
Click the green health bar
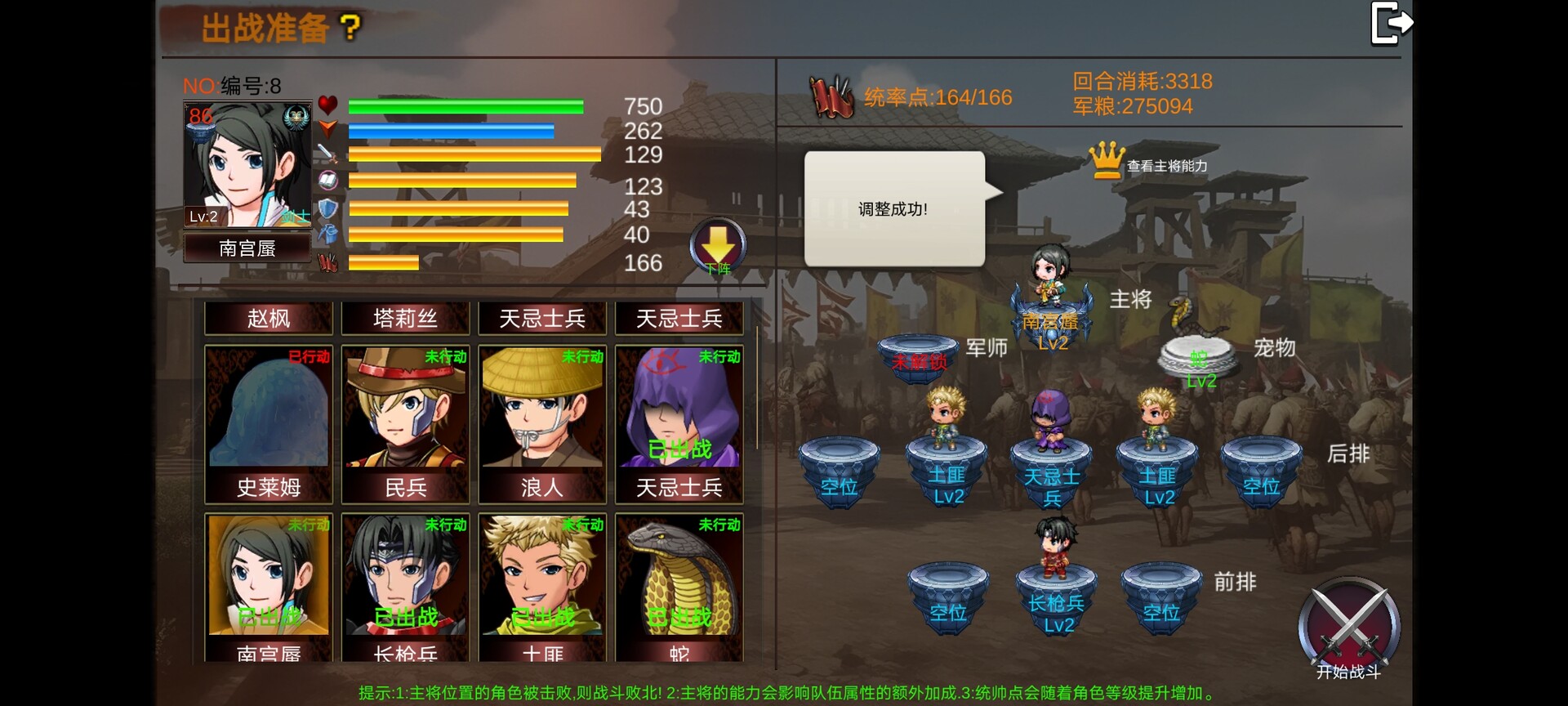(464, 105)
